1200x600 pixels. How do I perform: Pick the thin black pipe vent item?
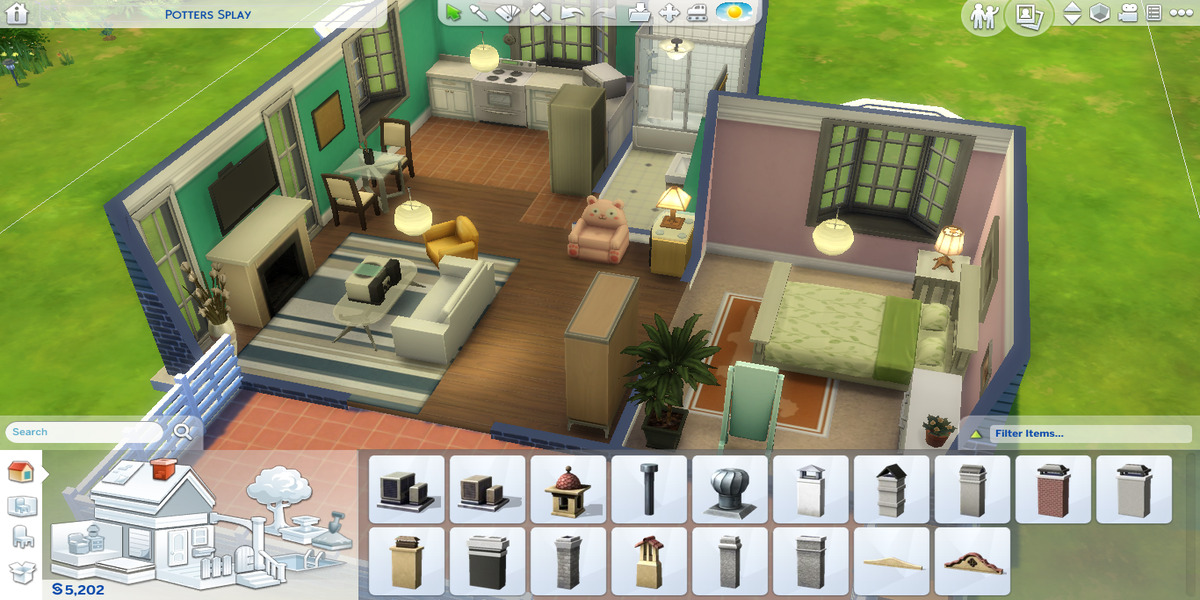[x=649, y=489]
